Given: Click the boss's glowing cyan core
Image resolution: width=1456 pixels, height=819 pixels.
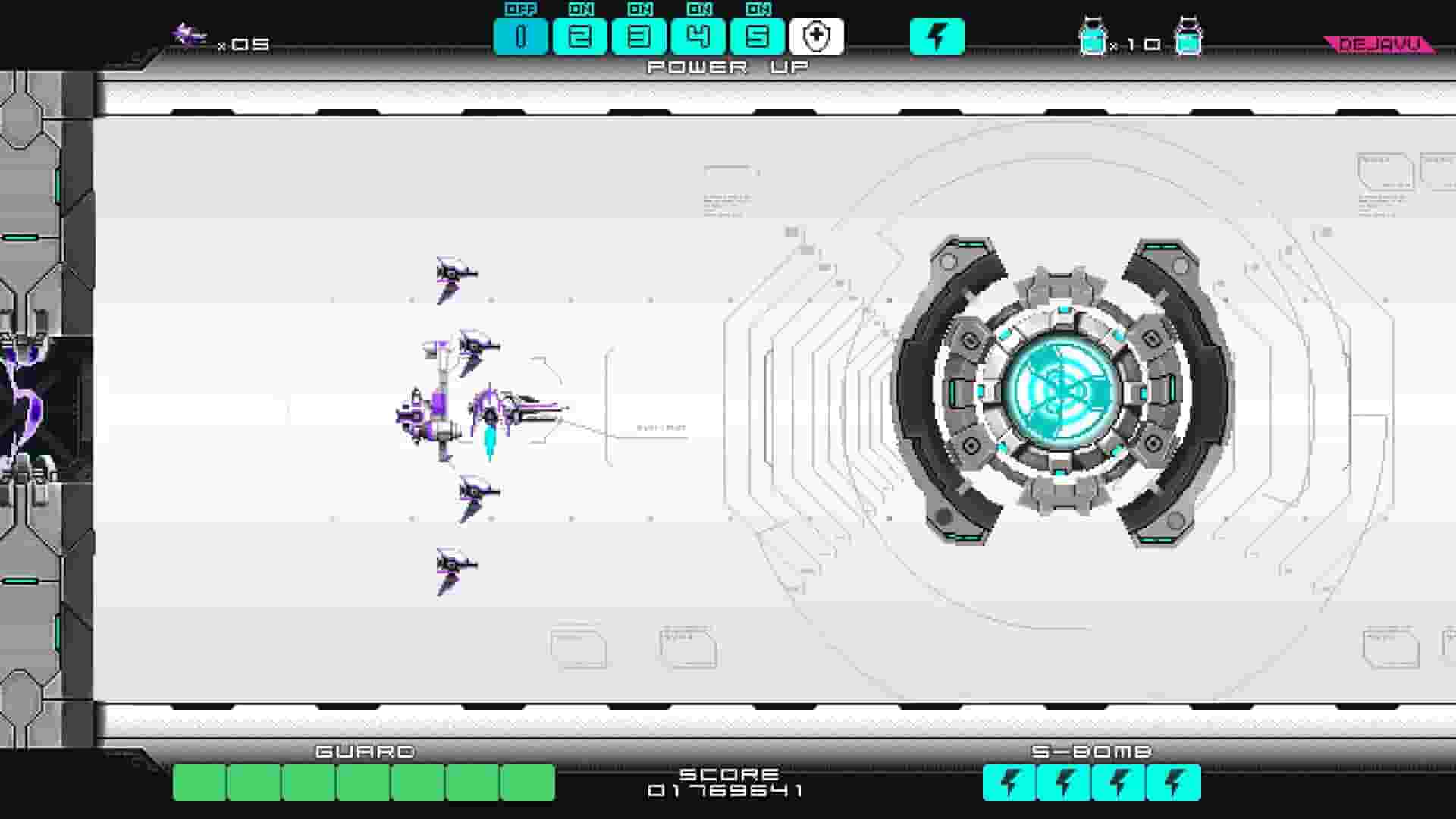Looking at the screenshot, I should pyautogui.click(x=1062, y=394).
